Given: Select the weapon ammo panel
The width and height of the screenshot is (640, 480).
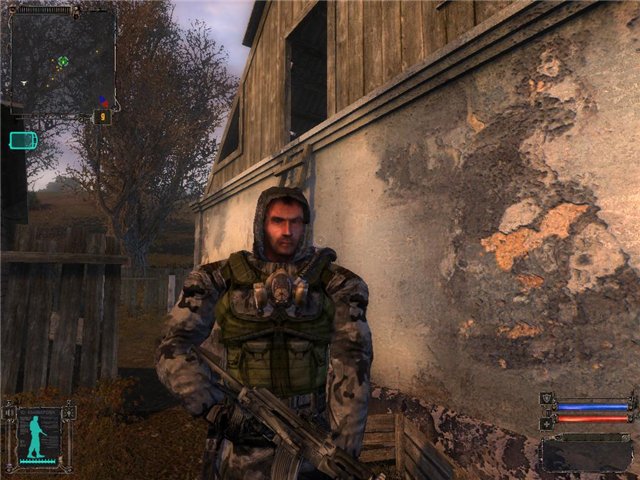Looking at the screenshot, I should (586, 453).
